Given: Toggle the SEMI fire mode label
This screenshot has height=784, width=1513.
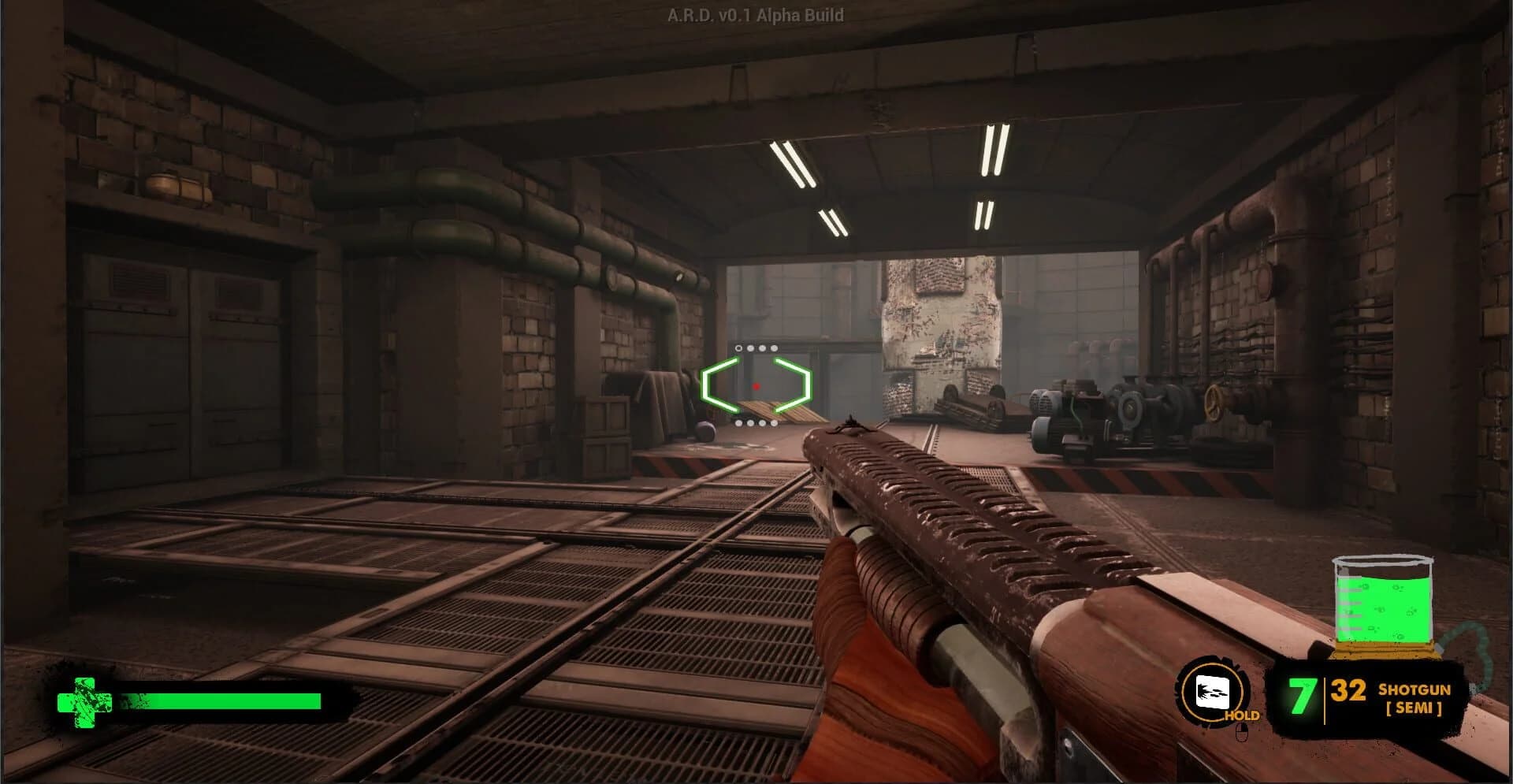Looking at the screenshot, I should click(x=1414, y=708).
